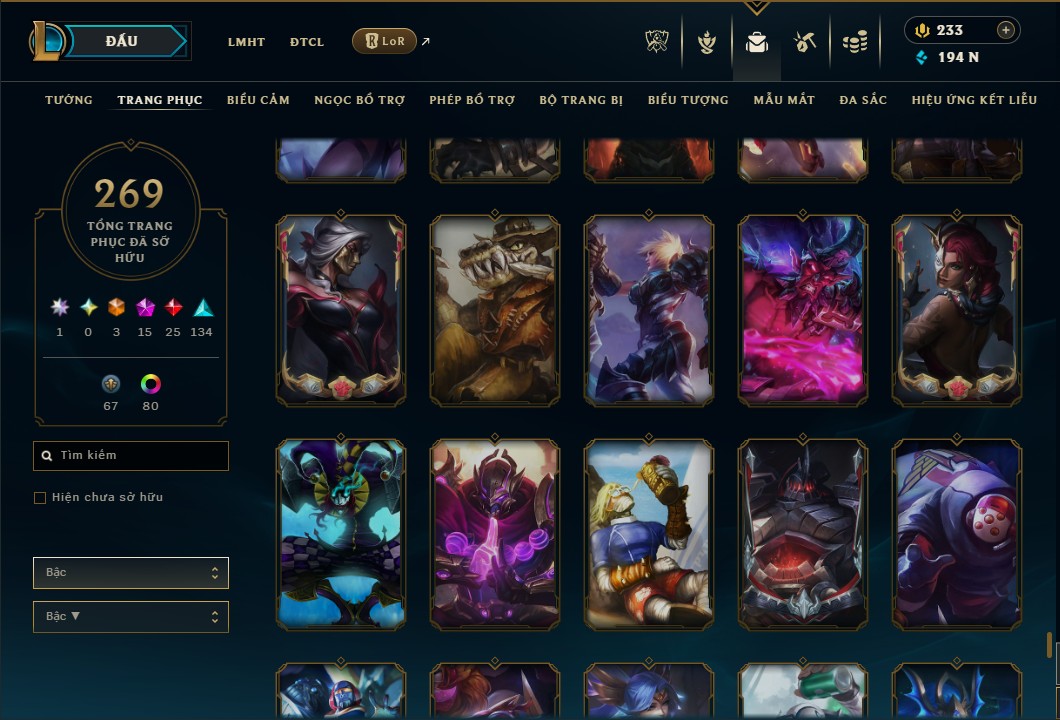Show the BIỂU TƯỢNG tab
Screen dimensions: 1060x720
[x=688, y=100]
